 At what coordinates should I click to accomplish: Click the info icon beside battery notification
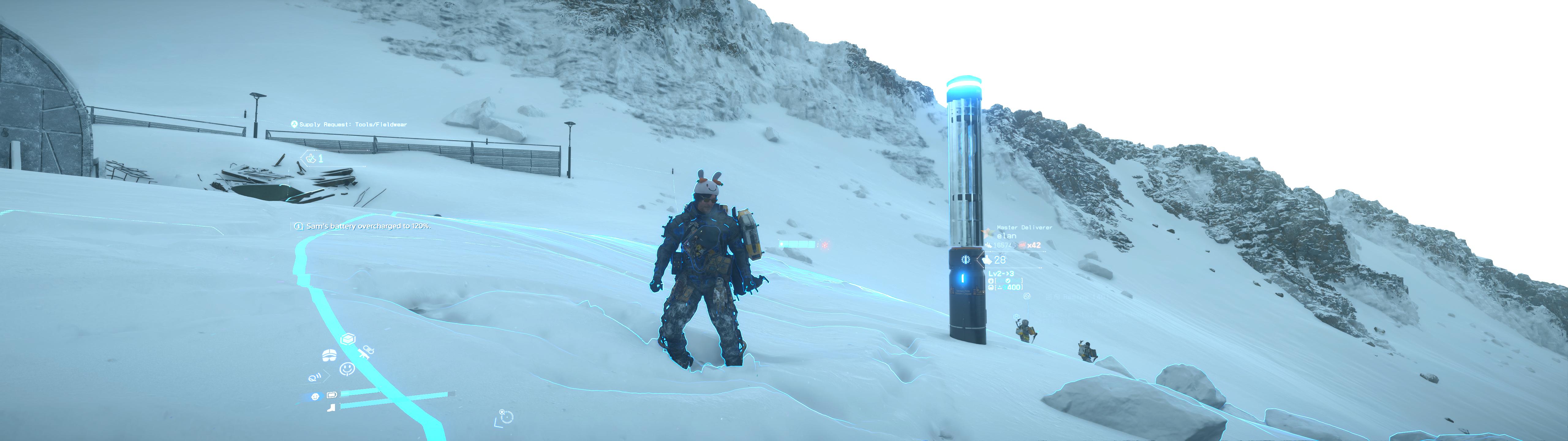[298, 227]
